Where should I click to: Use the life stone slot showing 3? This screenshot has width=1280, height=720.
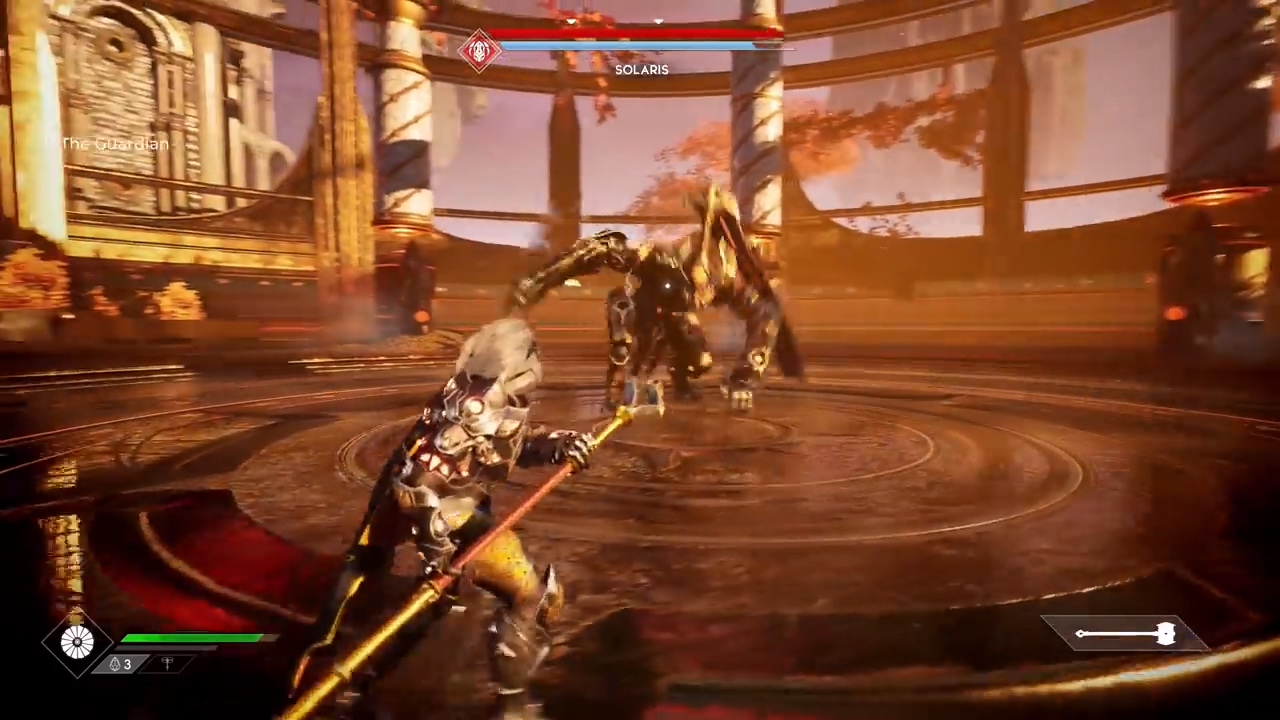click(120, 664)
